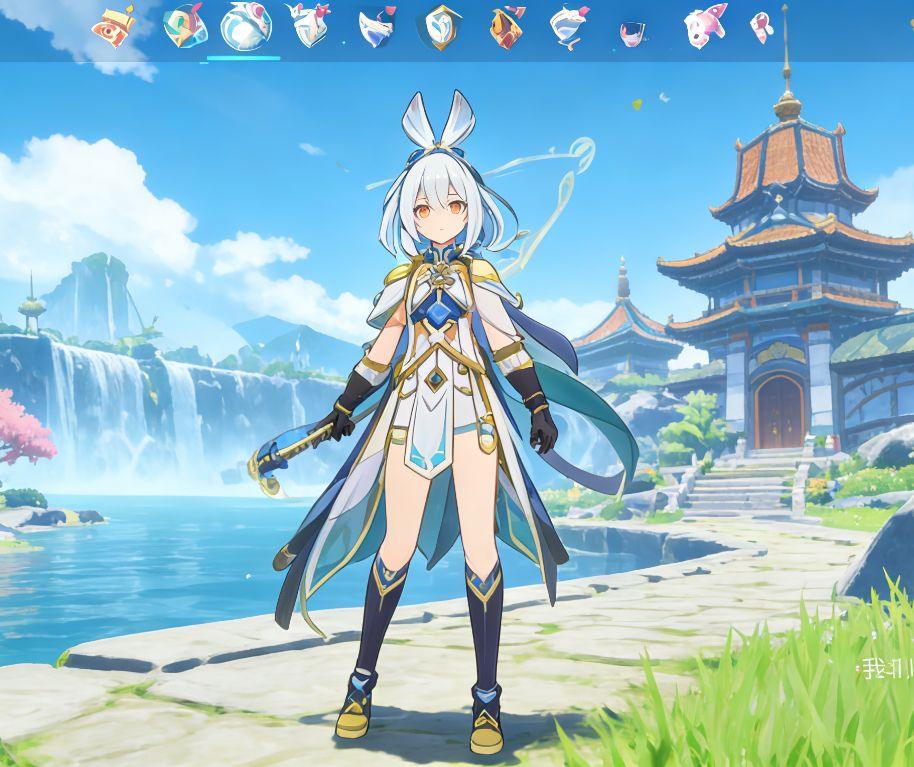Select the orange-gold gem icon
Screen dimensions: 914x767
tap(505, 27)
